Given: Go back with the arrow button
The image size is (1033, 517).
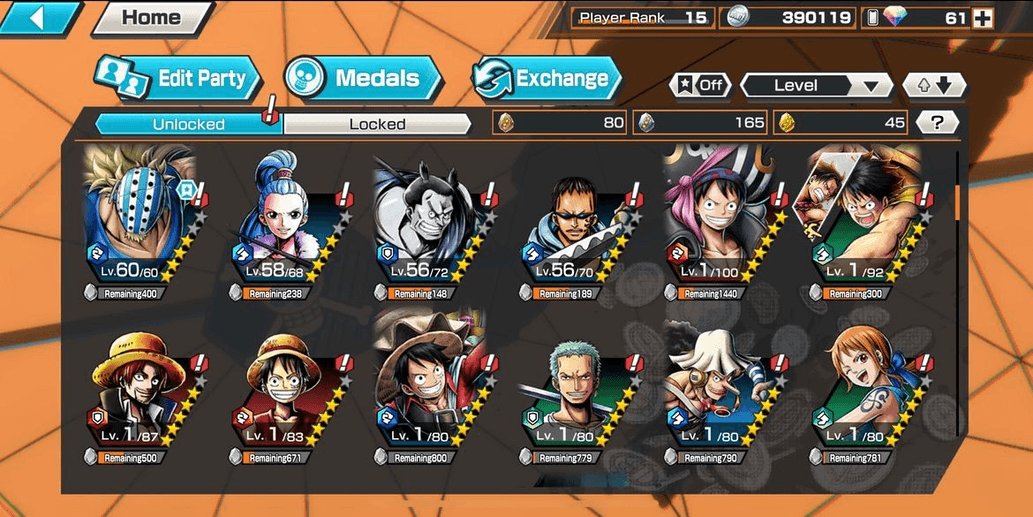Looking at the screenshot, I should coord(40,17).
